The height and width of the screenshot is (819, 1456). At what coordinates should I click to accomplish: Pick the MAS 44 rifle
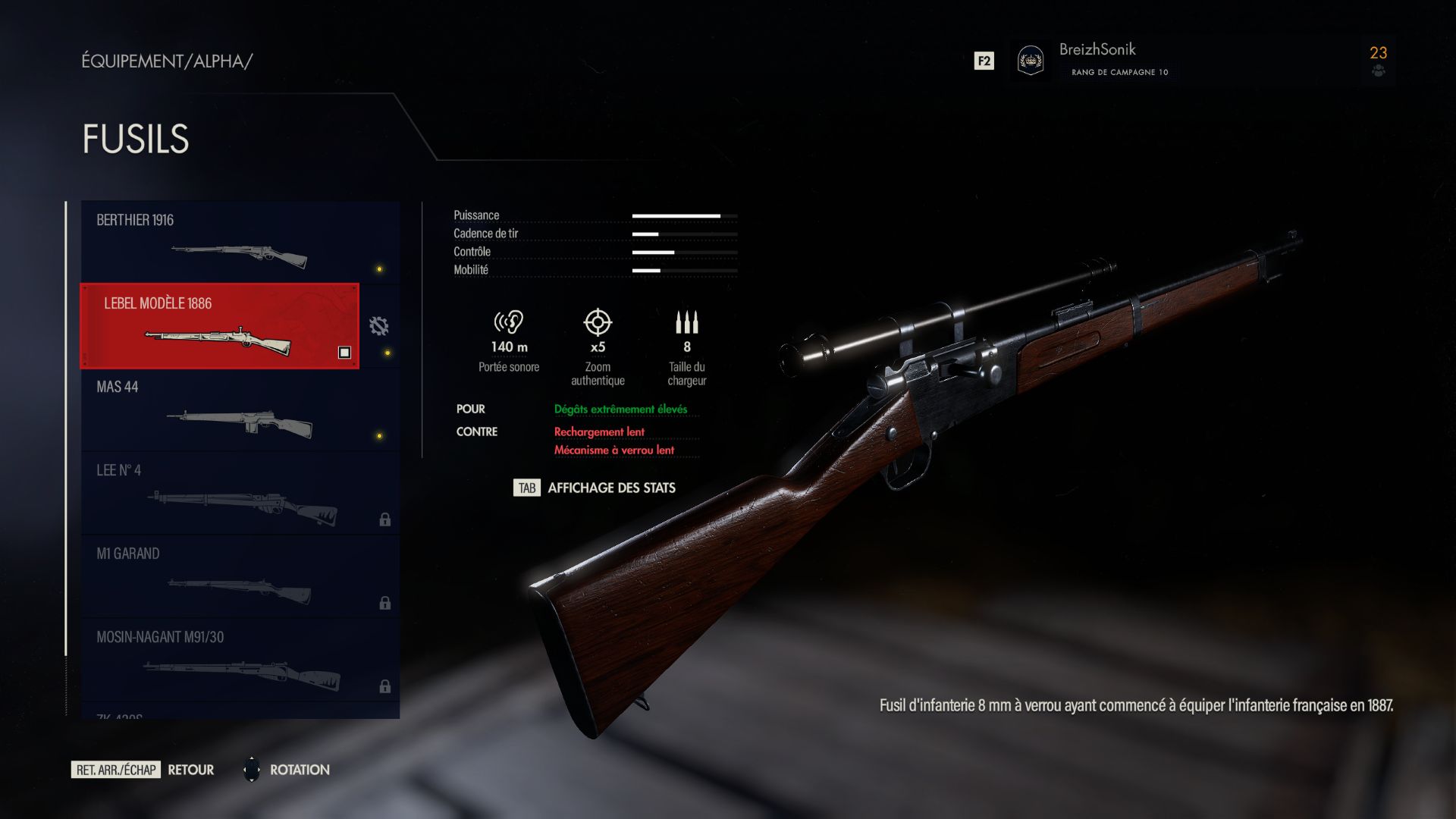tap(240, 409)
